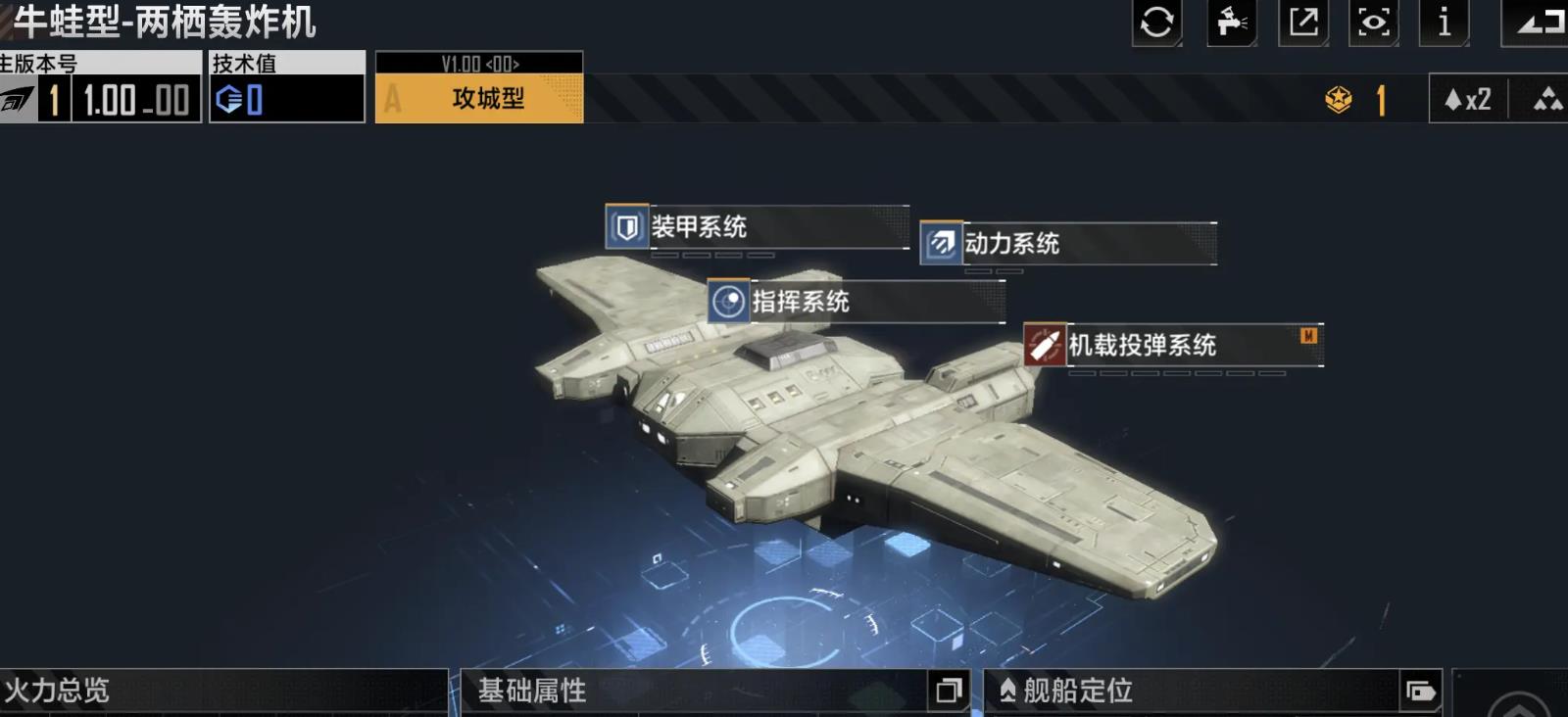Open the info icon in the toolbar
1568x717 pixels.
coord(1444,24)
